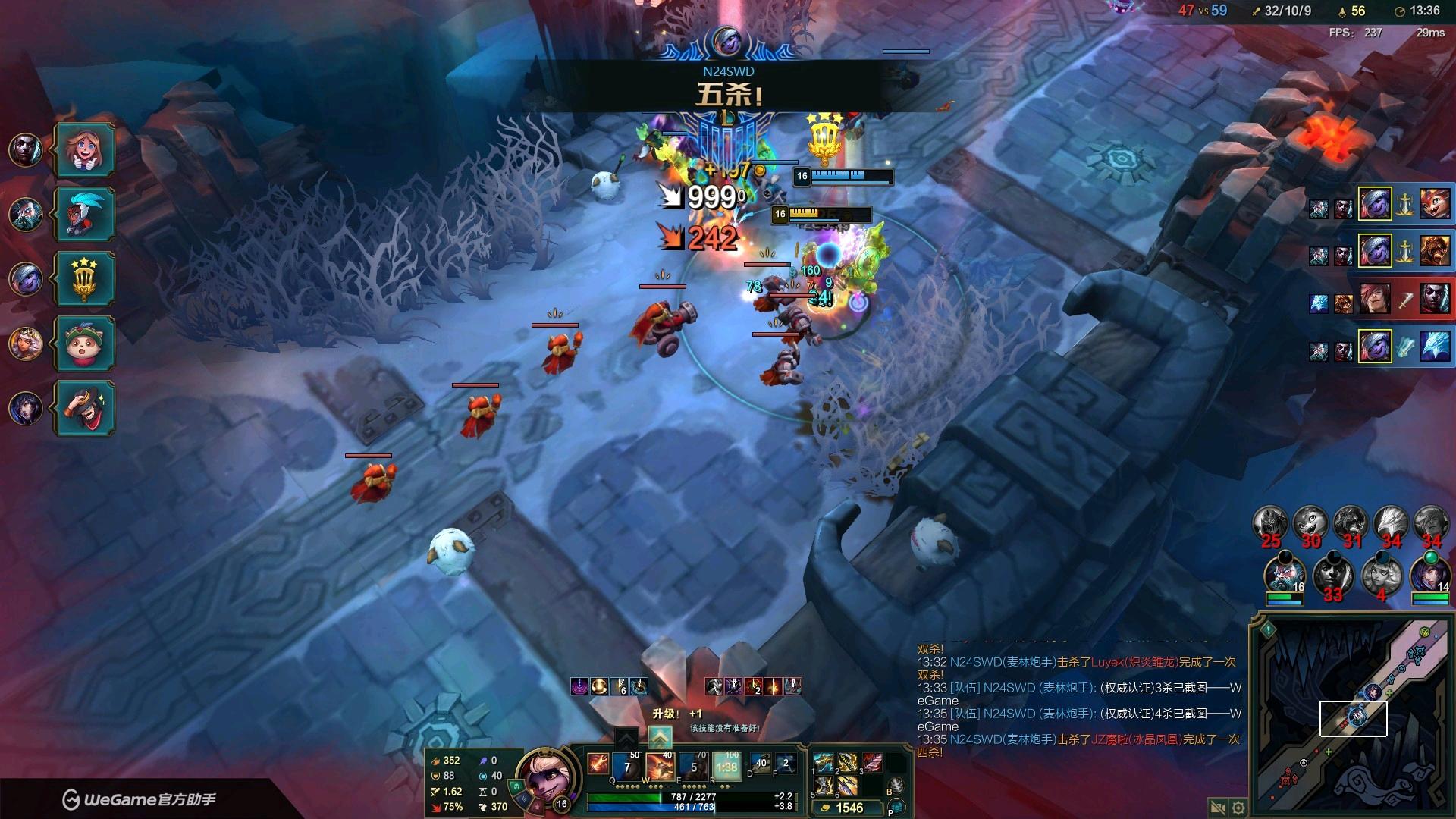Click the thumbs-up girl emote bubble
Viewport: 1456px width, 819px height.
[85, 149]
